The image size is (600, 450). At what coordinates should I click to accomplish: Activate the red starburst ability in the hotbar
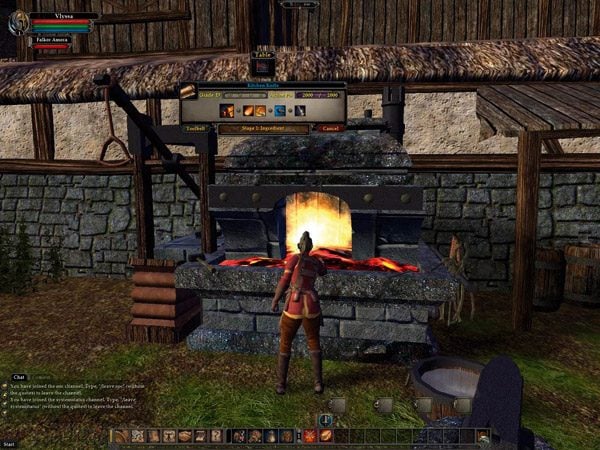pyautogui.click(x=310, y=436)
